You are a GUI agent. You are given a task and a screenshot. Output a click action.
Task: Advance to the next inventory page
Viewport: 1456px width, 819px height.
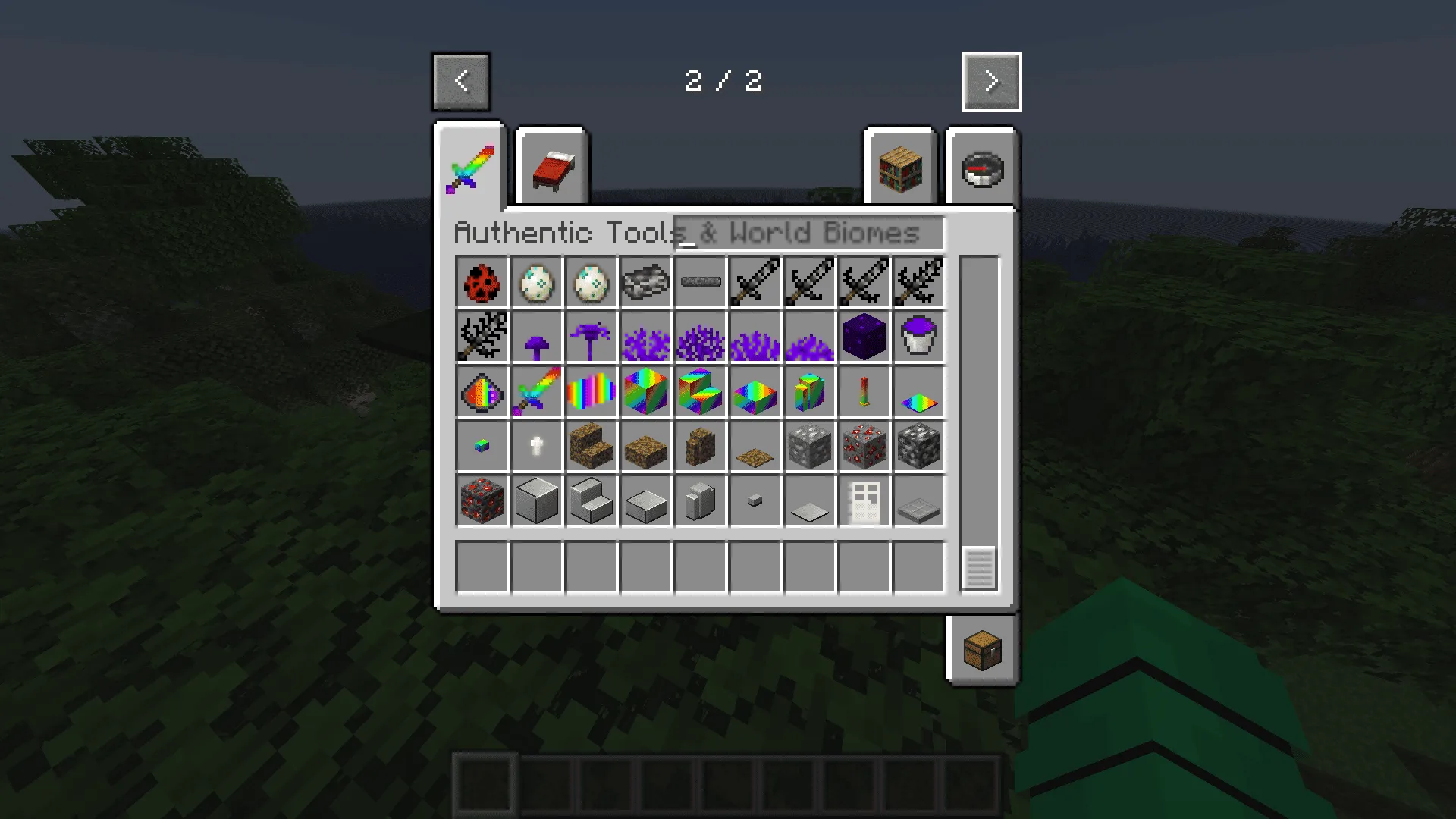point(991,81)
